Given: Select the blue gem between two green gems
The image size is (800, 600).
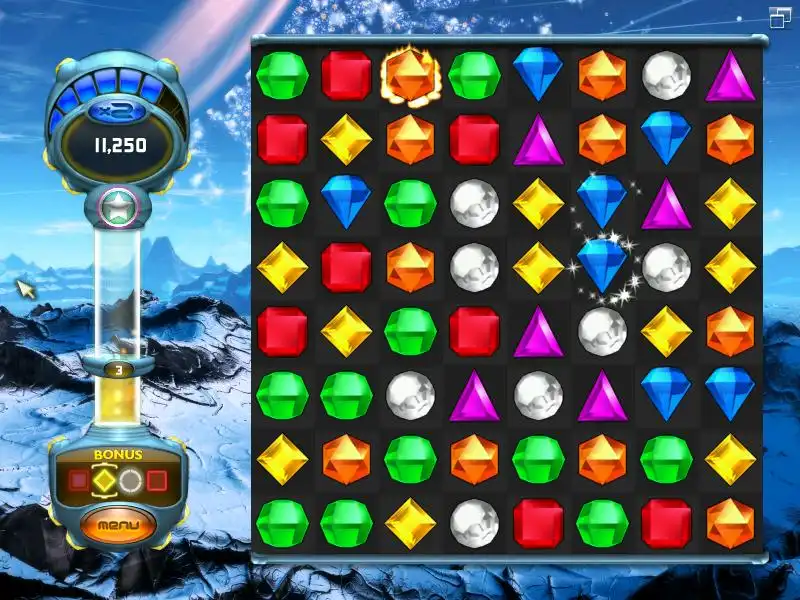Looking at the screenshot, I should click(346, 203).
